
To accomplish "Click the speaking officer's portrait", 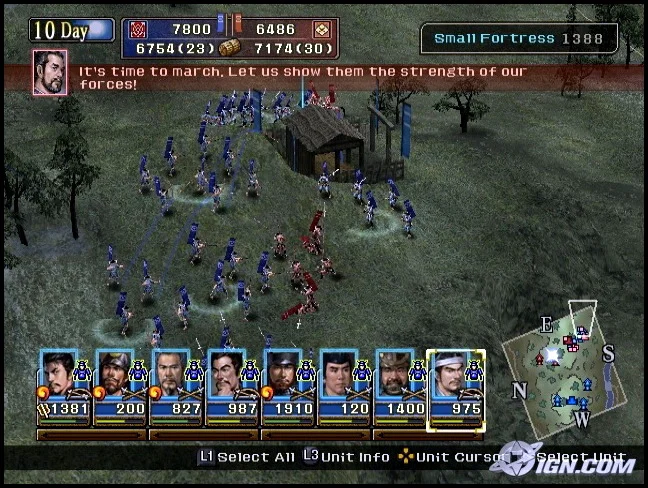I will pyautogui.click(x=50, y=72).
